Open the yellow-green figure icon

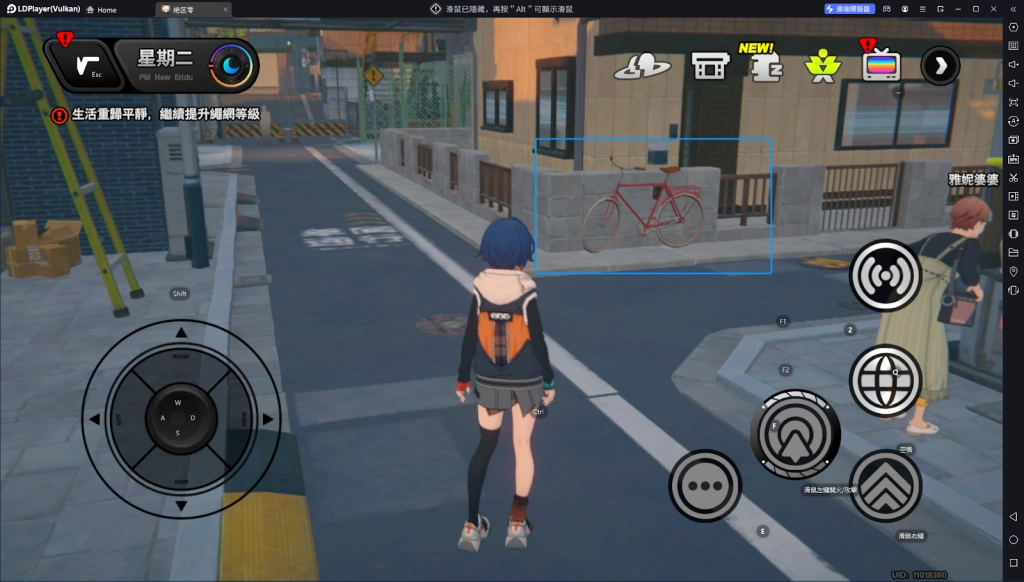coord(822,67)
